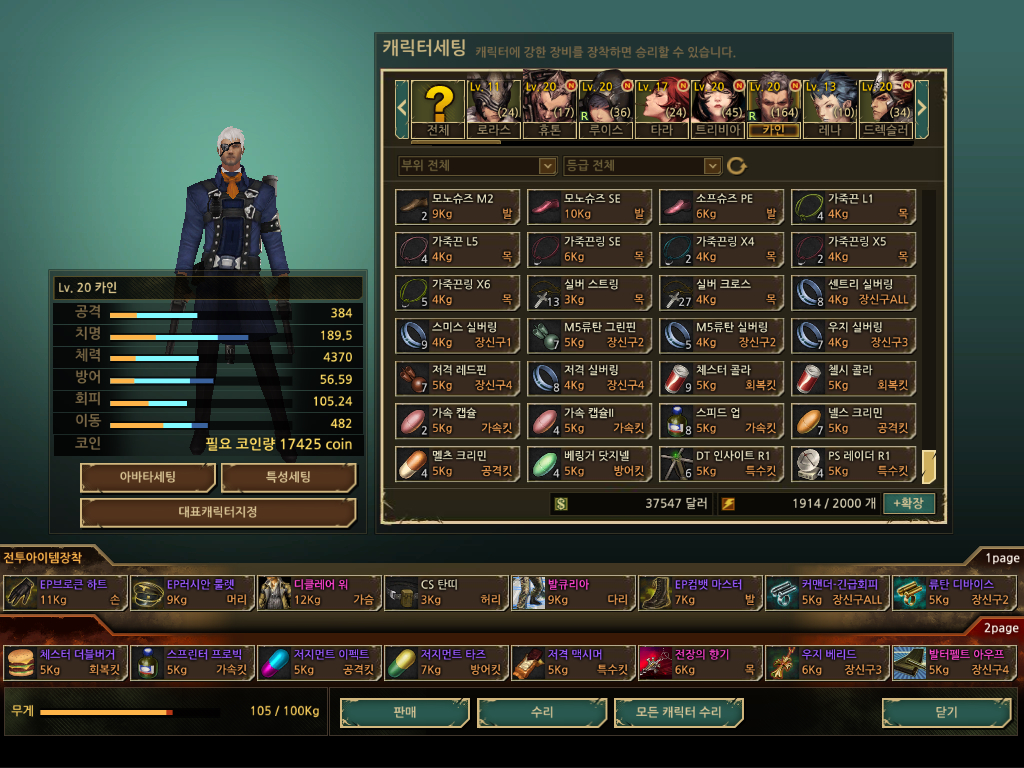
Task: Select equipped EP브로큰 하트 hand slot
Action: click(x=66, y=592)
